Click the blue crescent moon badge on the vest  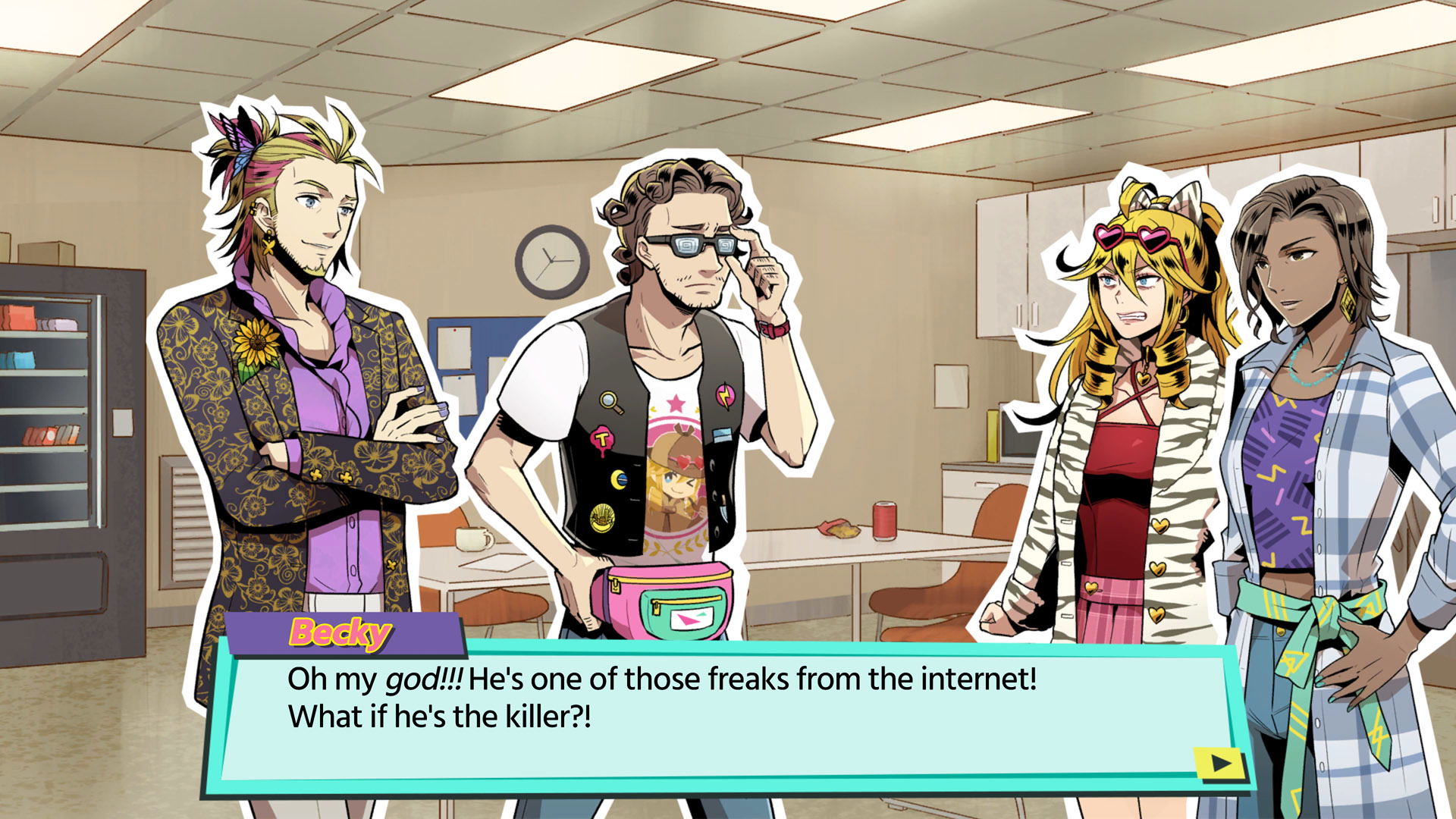(x=620, y=479)
